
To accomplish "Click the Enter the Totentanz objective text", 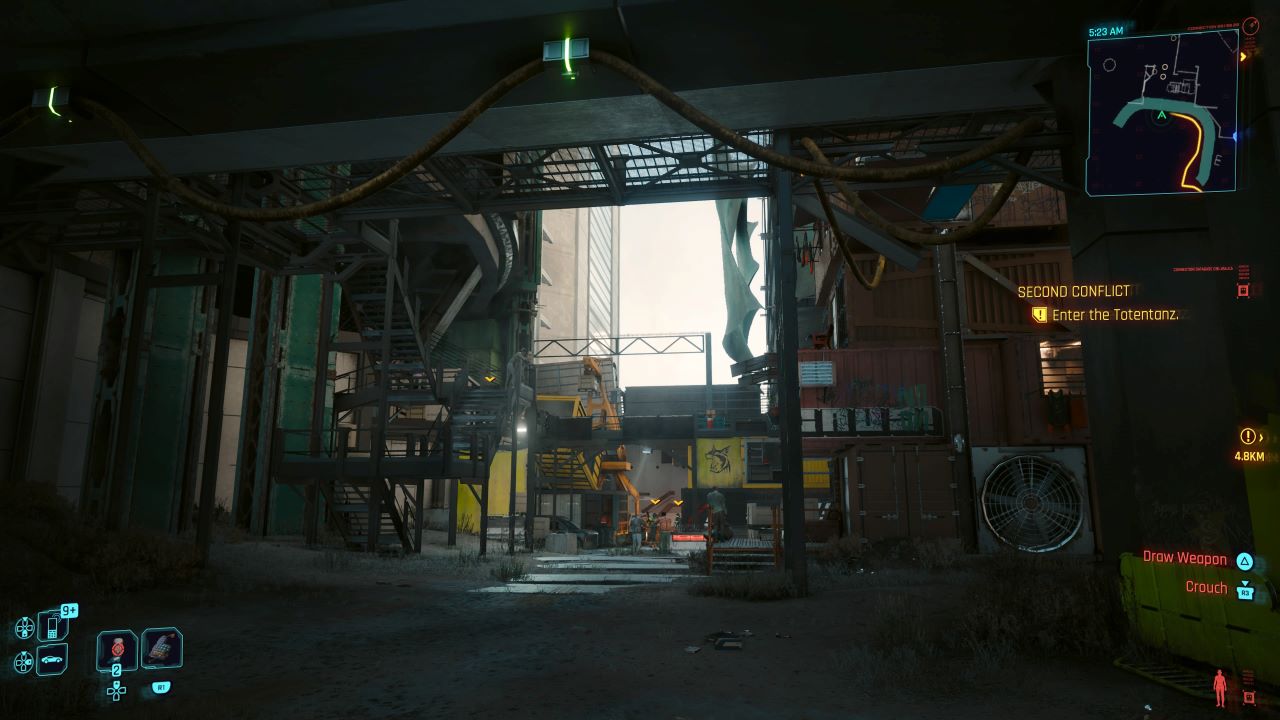I will coord(1115,313).
